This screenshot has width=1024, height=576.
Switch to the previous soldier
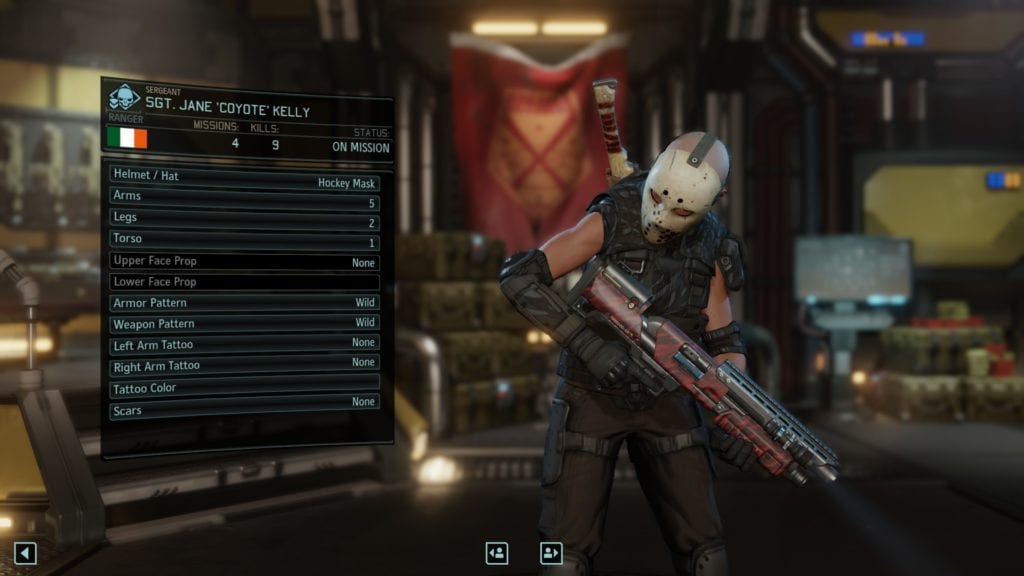point(497,552)
